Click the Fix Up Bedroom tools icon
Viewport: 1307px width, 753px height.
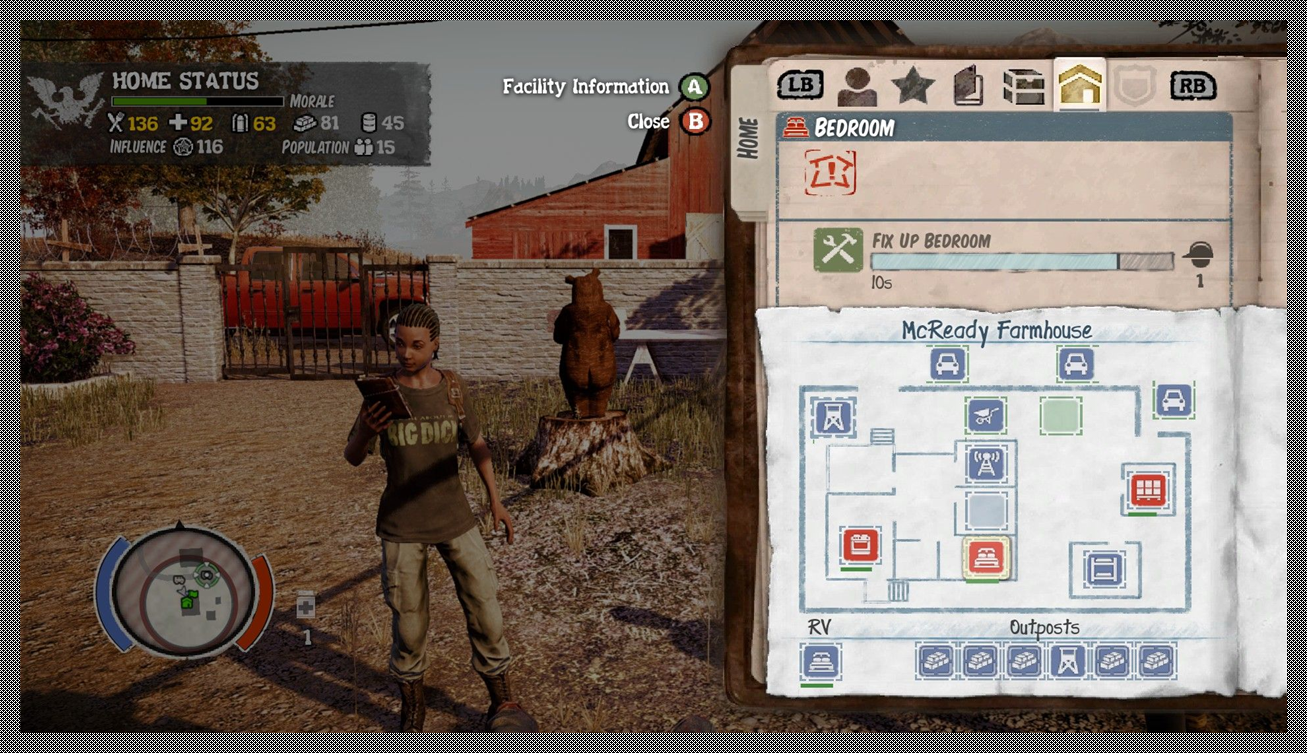(x=837, y=251)
